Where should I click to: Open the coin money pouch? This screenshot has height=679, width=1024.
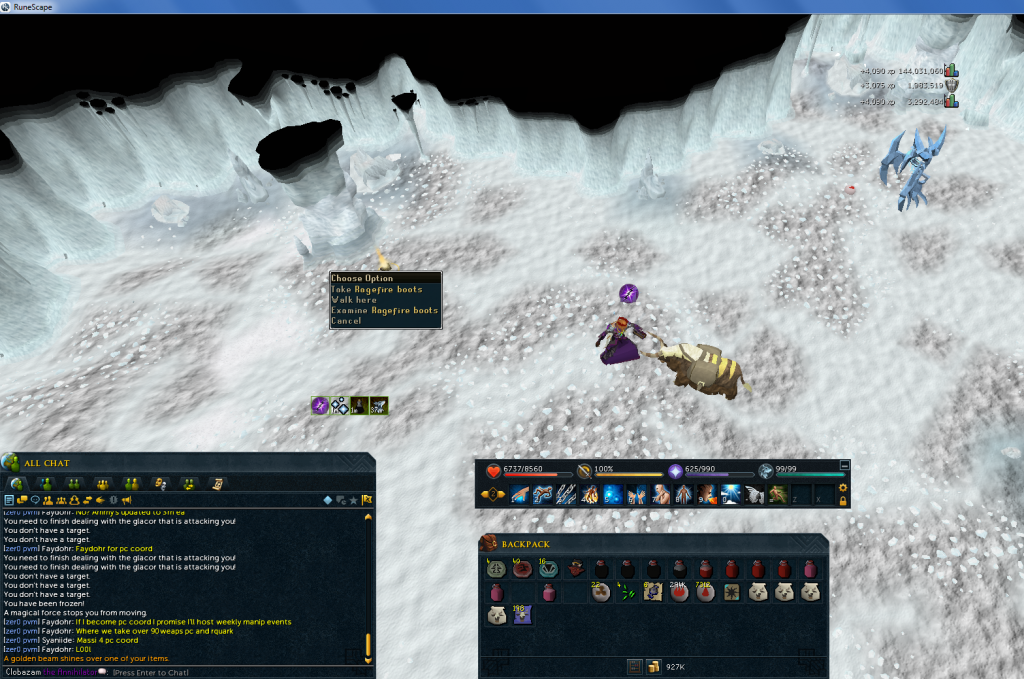point(653,666)
